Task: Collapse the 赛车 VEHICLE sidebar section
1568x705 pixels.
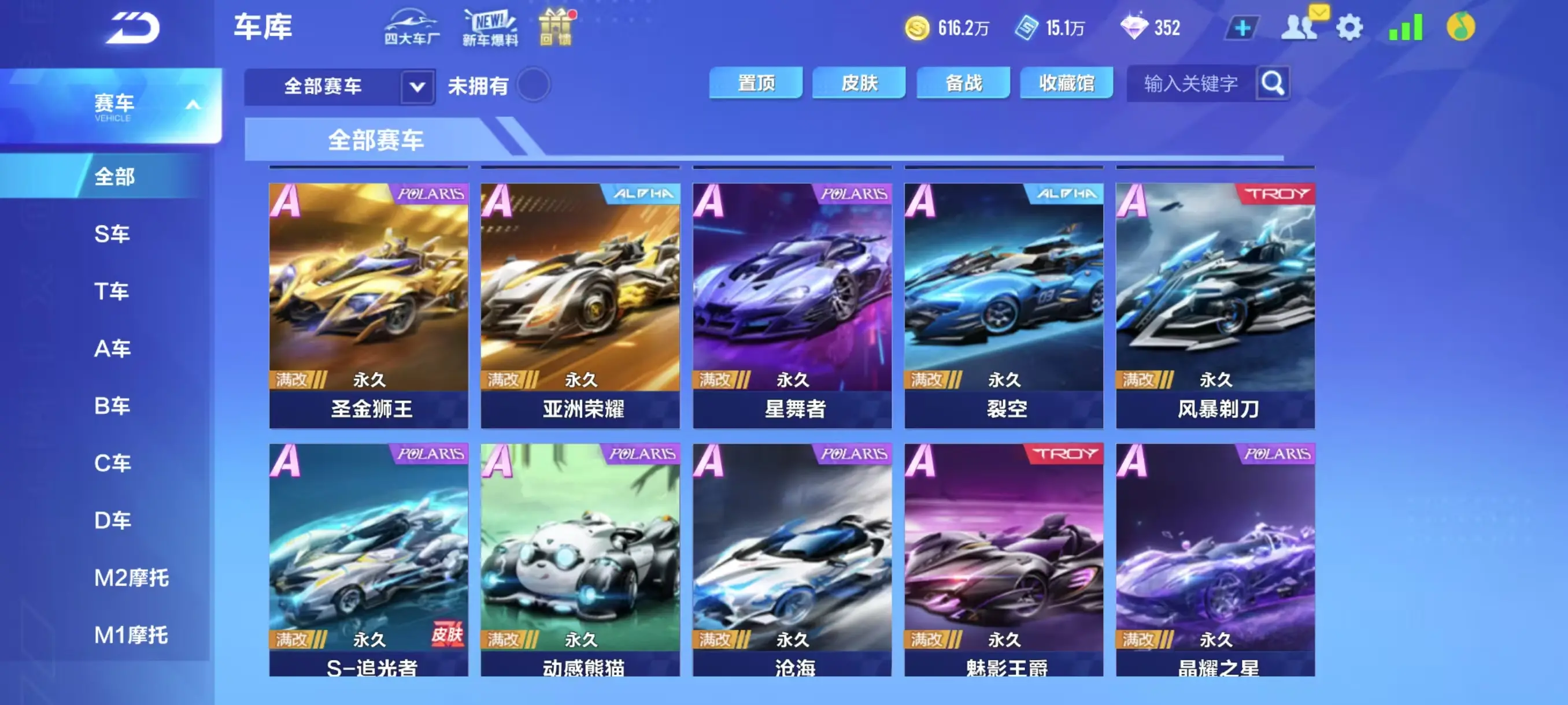Action: click(x=194, y=103)
